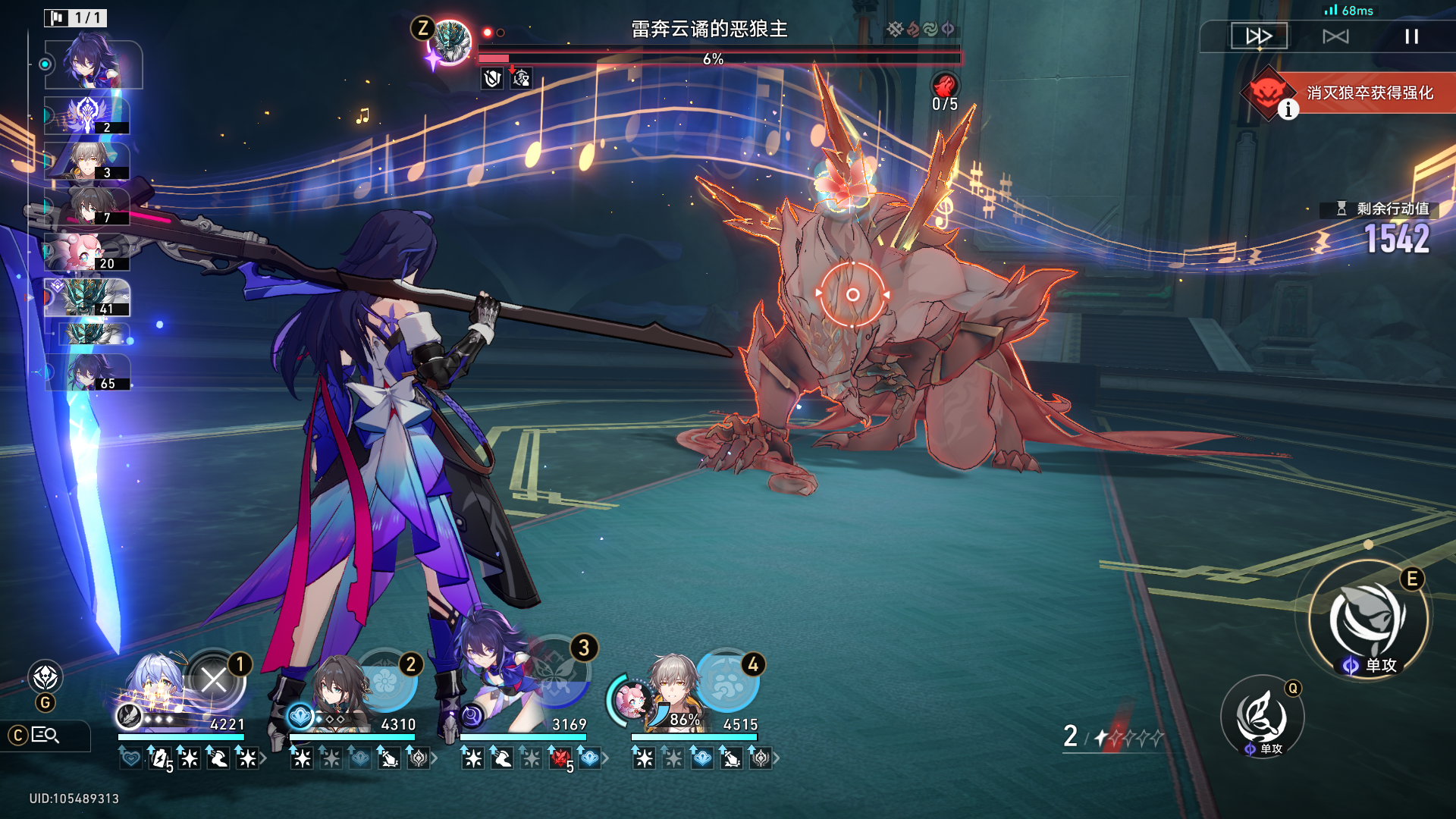This screenshot has height=819, width=1456.
Task: Open the wolf enhancement info icon
Action: point(1288,110)
